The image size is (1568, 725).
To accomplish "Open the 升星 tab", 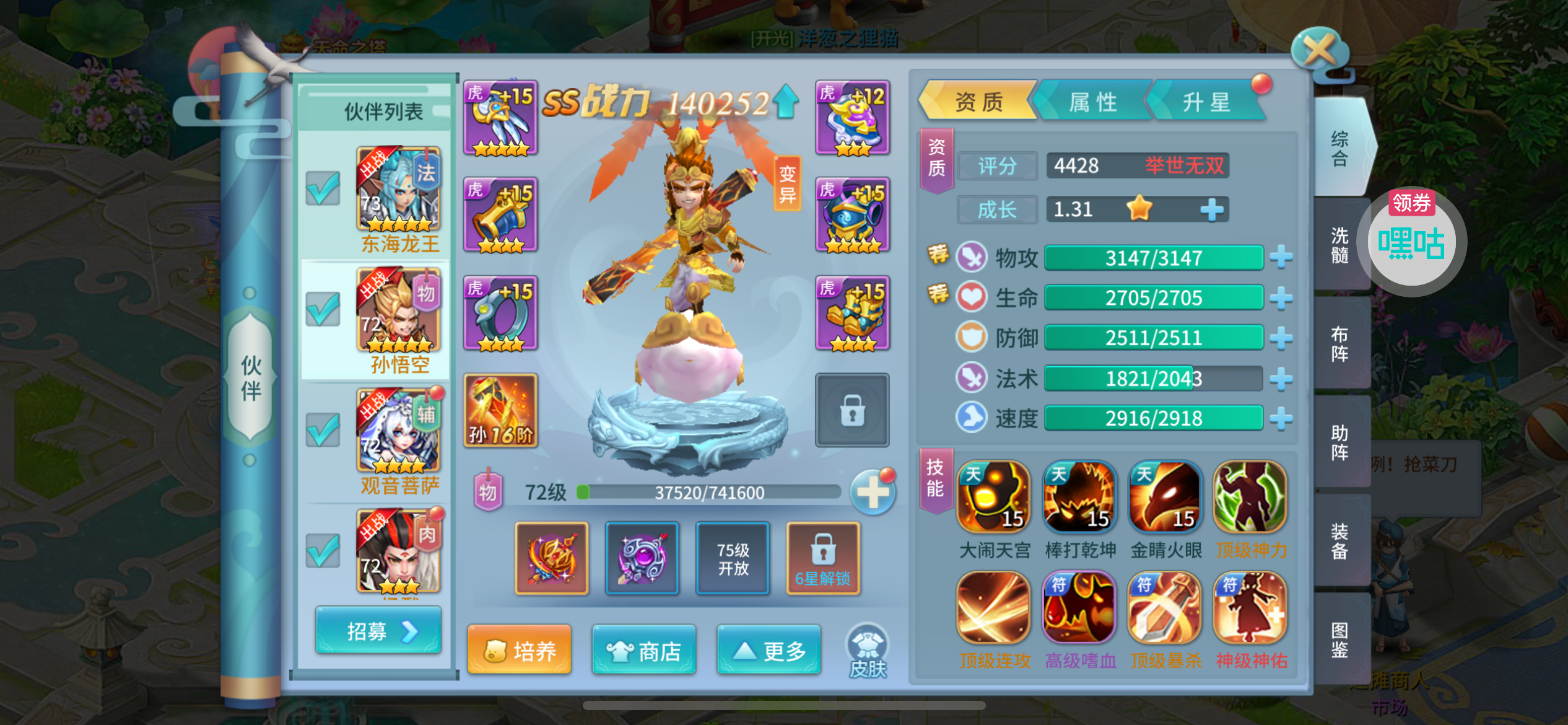I will [x=1205, y=102].
